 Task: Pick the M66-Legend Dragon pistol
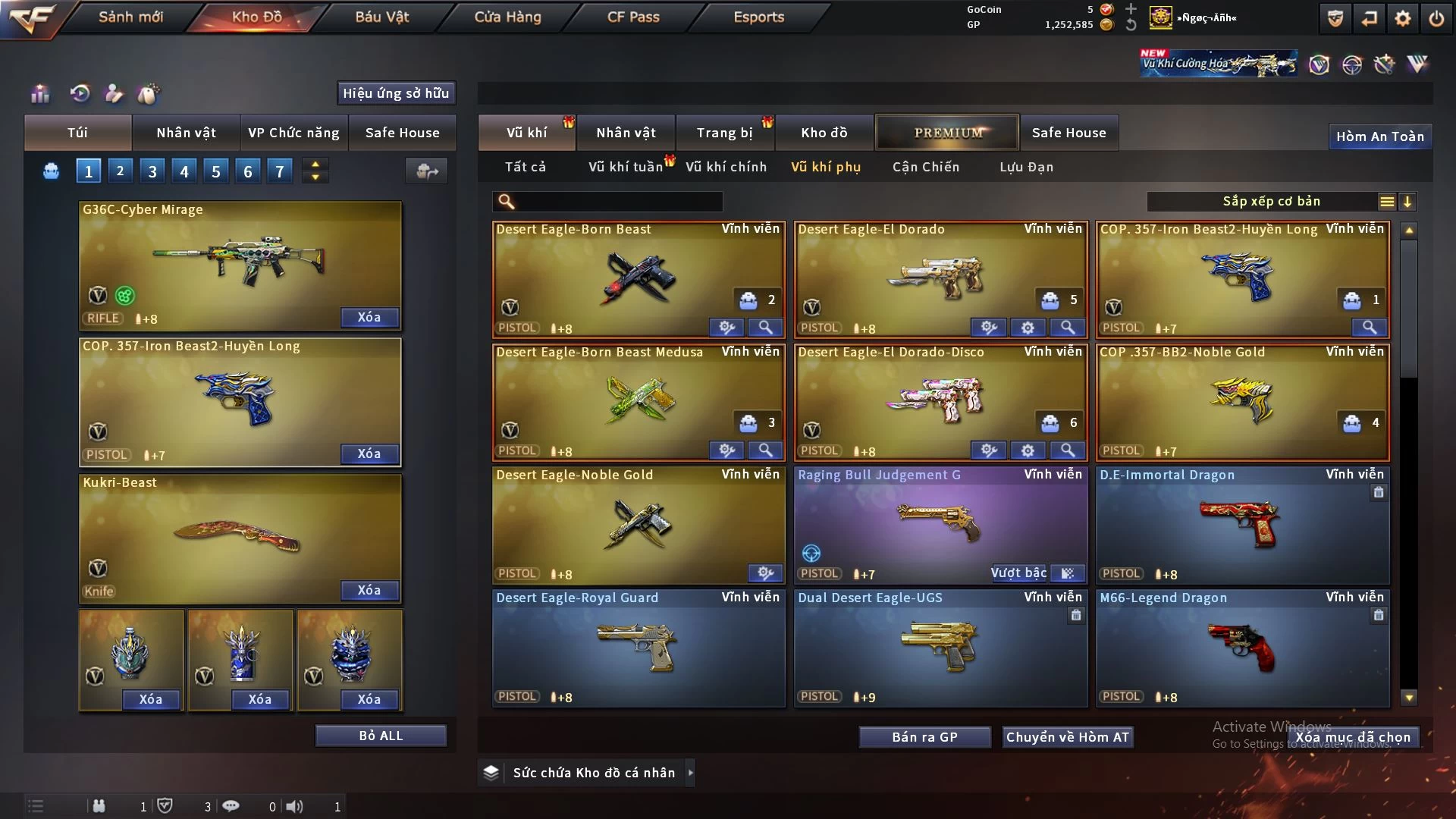click(1241, 647)
